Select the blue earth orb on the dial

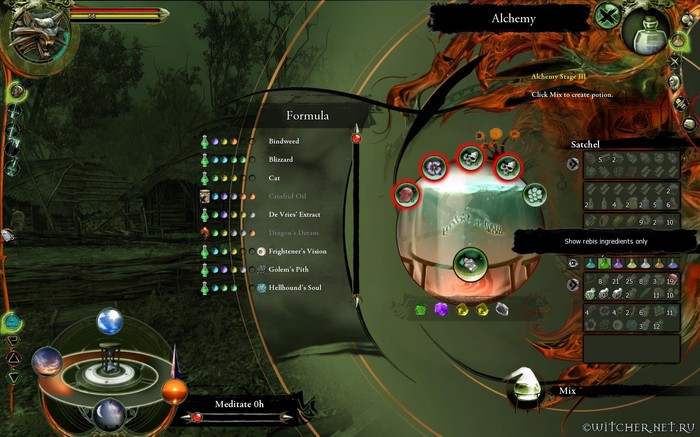click(x=109, y=321)
